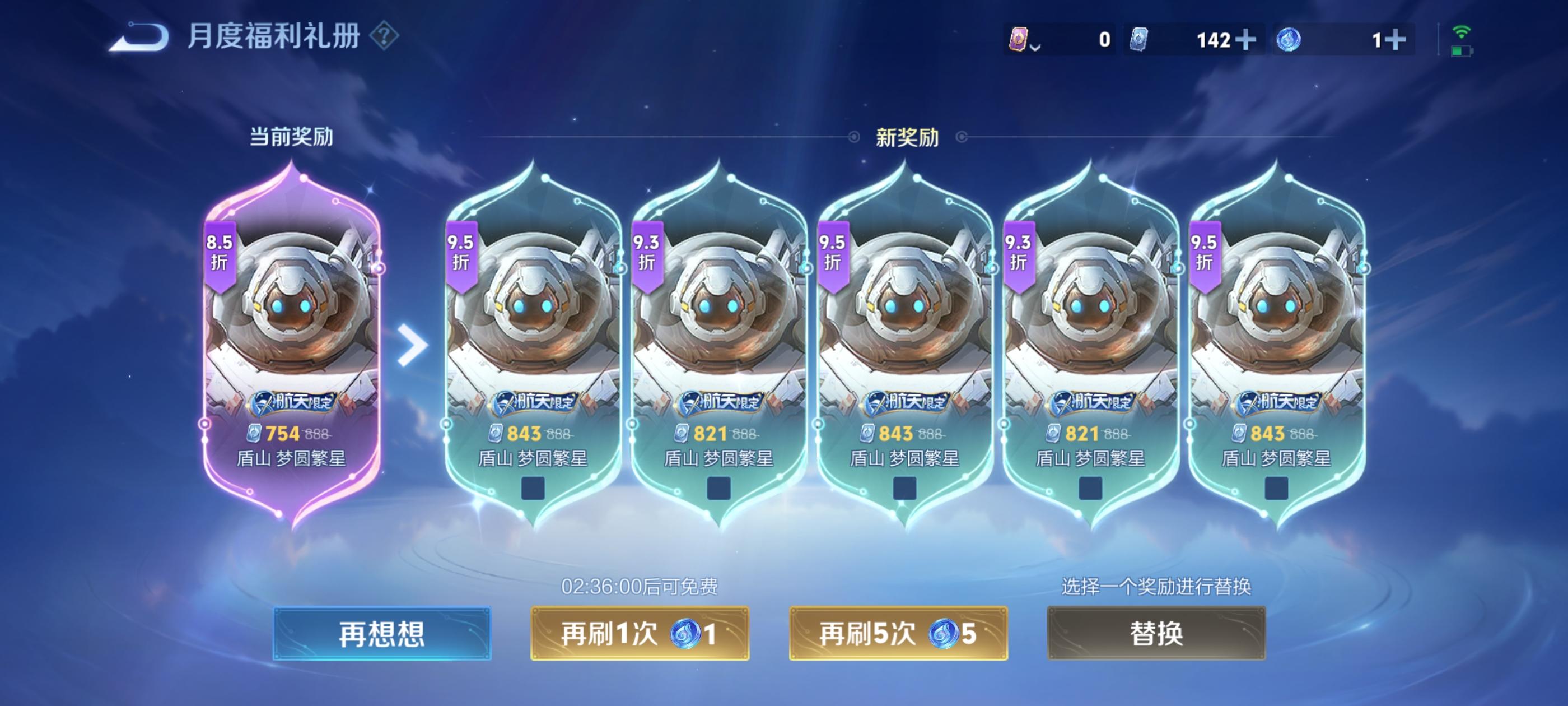Screen dimensions: 1568x706
Task: Click the plus icon next to the 142 currency
Action: [x=1245, y=40]
